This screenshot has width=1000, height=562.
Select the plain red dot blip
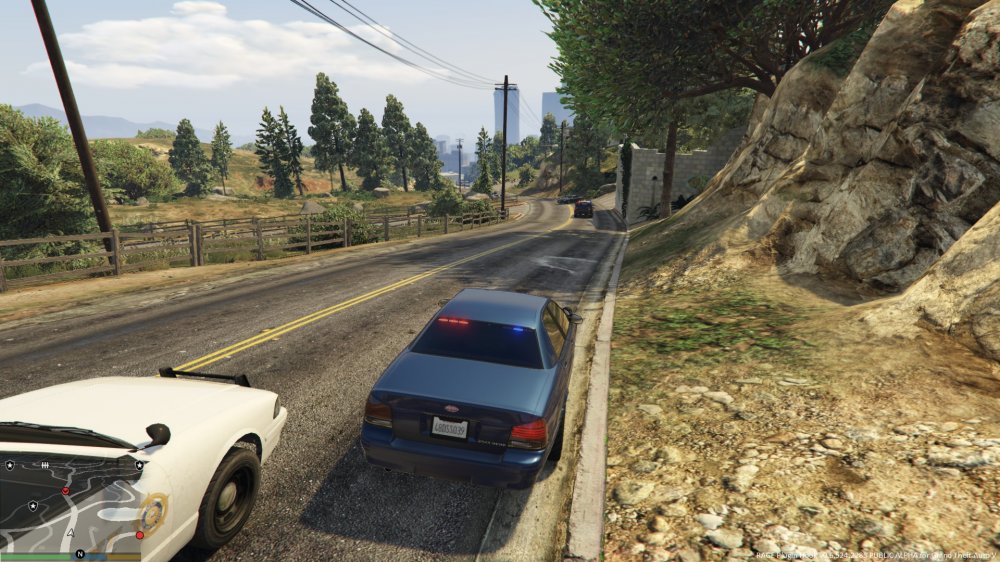139,535
